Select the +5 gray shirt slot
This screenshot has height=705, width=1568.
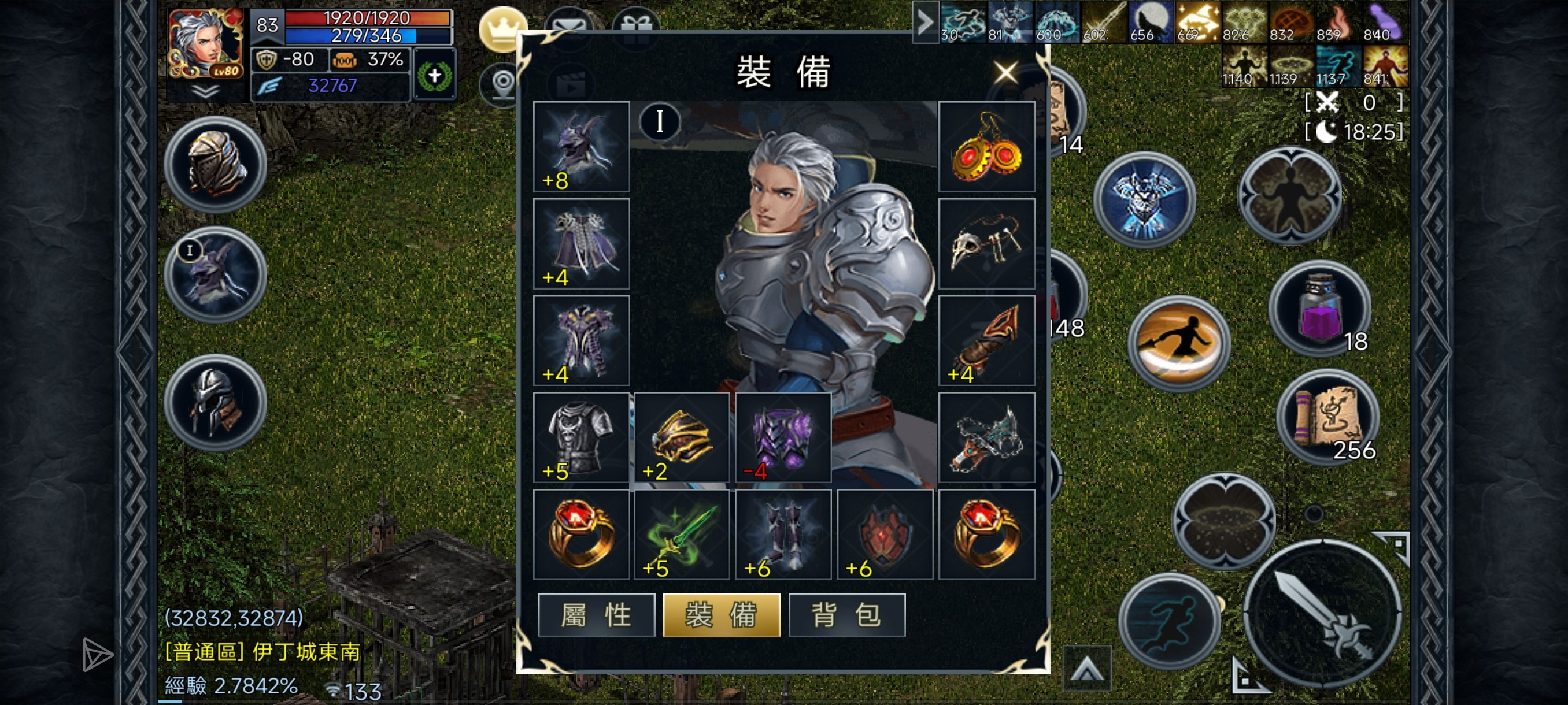(x=581, y=437)
